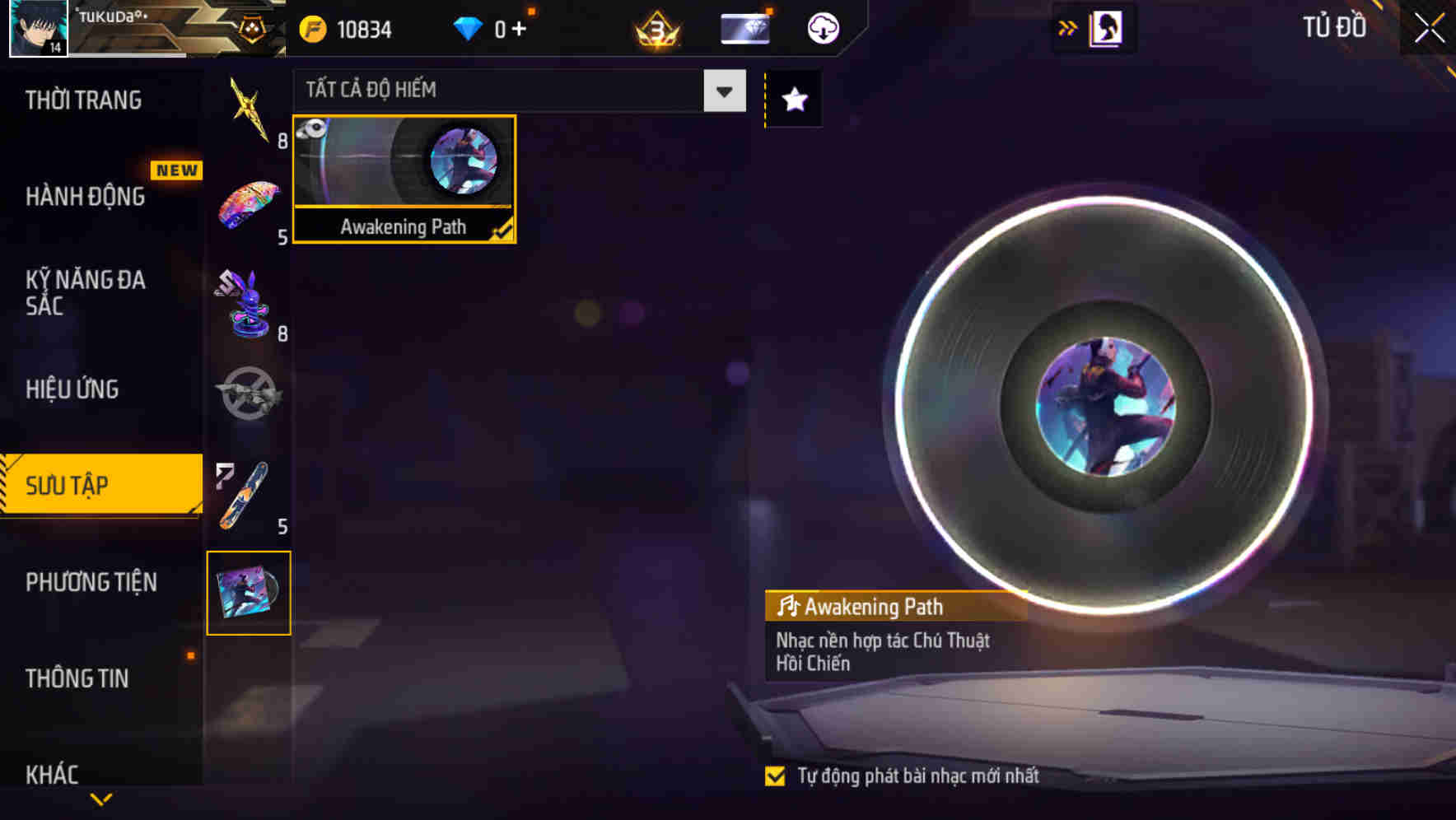Screen dimensions: 1456x820
Task: Collapse the left menu using the bottom chevron
Action: click(x=100, y=797)
